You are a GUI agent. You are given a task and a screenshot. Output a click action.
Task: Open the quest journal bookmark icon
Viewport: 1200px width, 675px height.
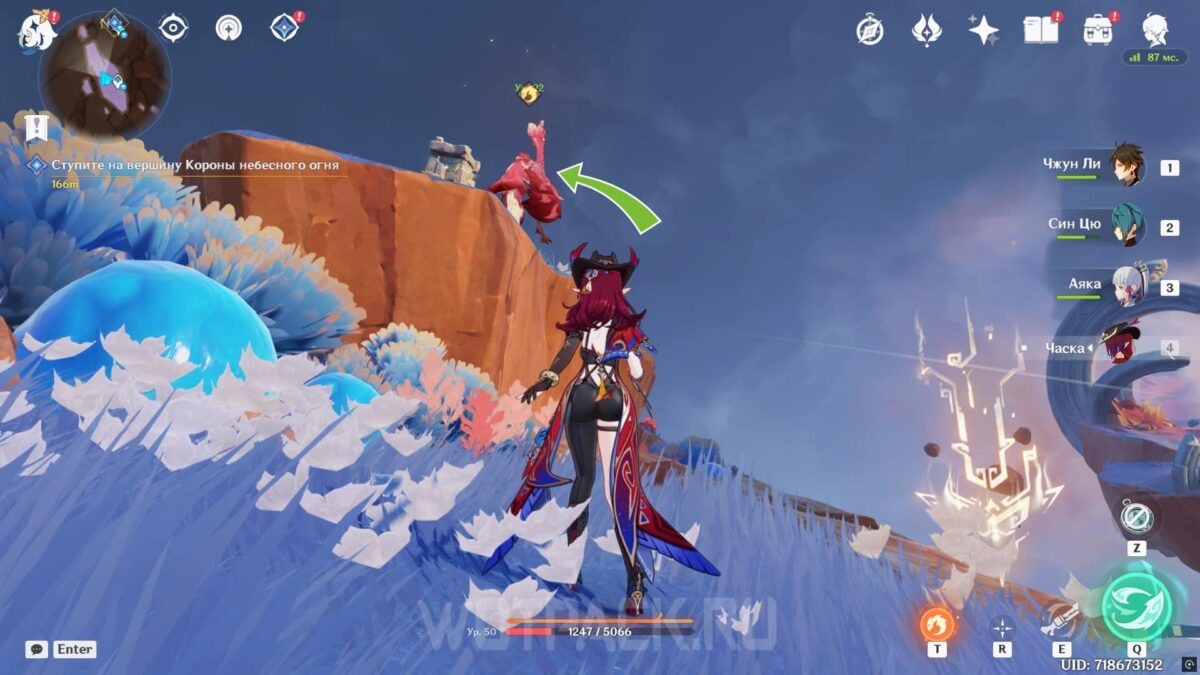tap(38, 127)
